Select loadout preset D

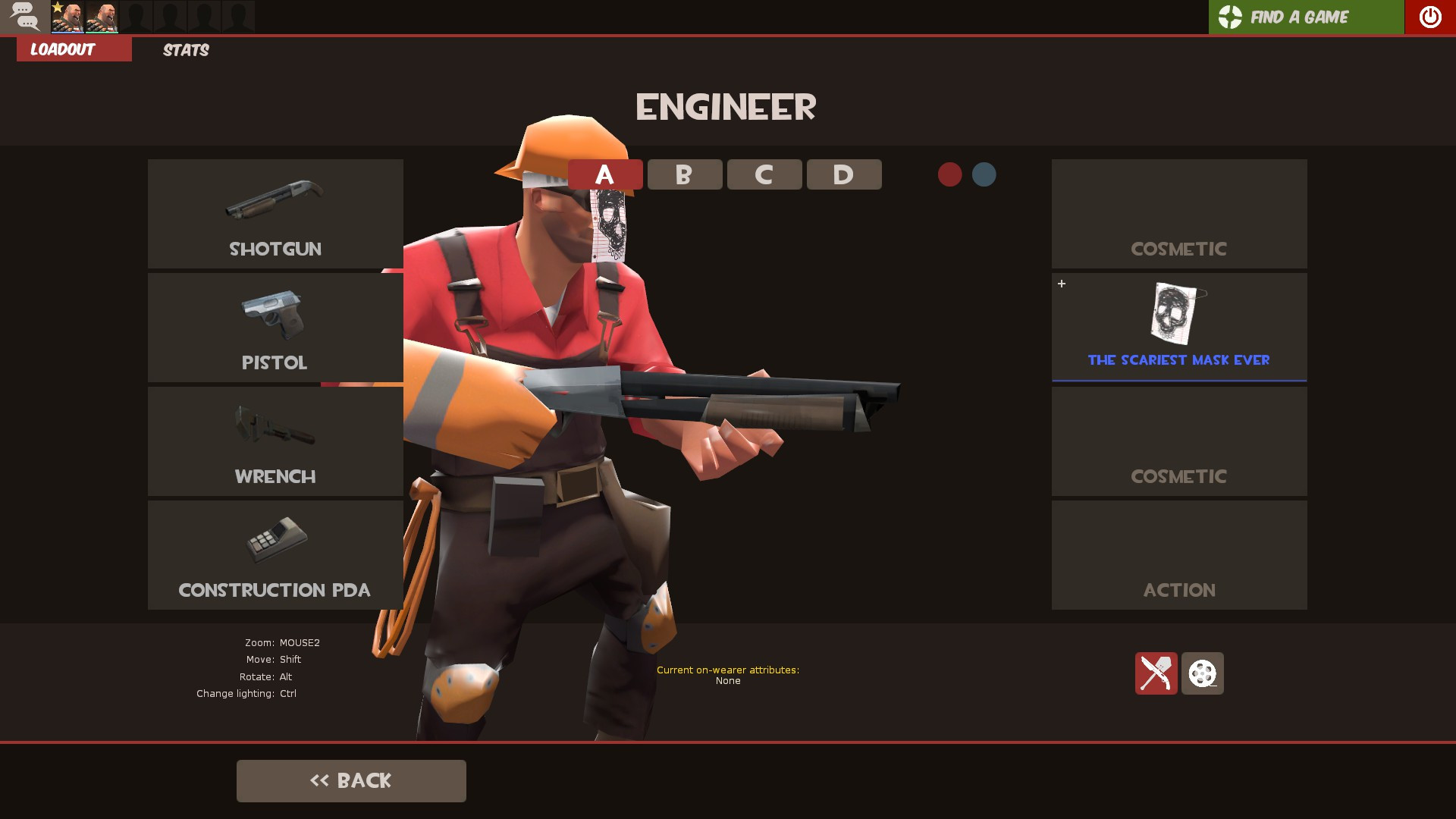[843, 174]
